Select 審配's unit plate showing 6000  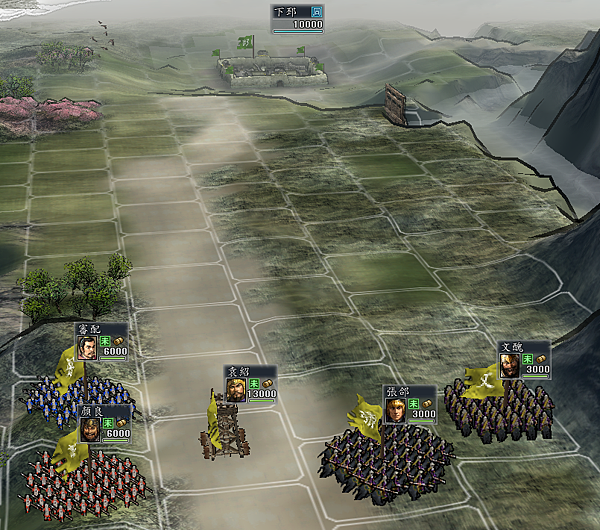(x=102, y=341)
